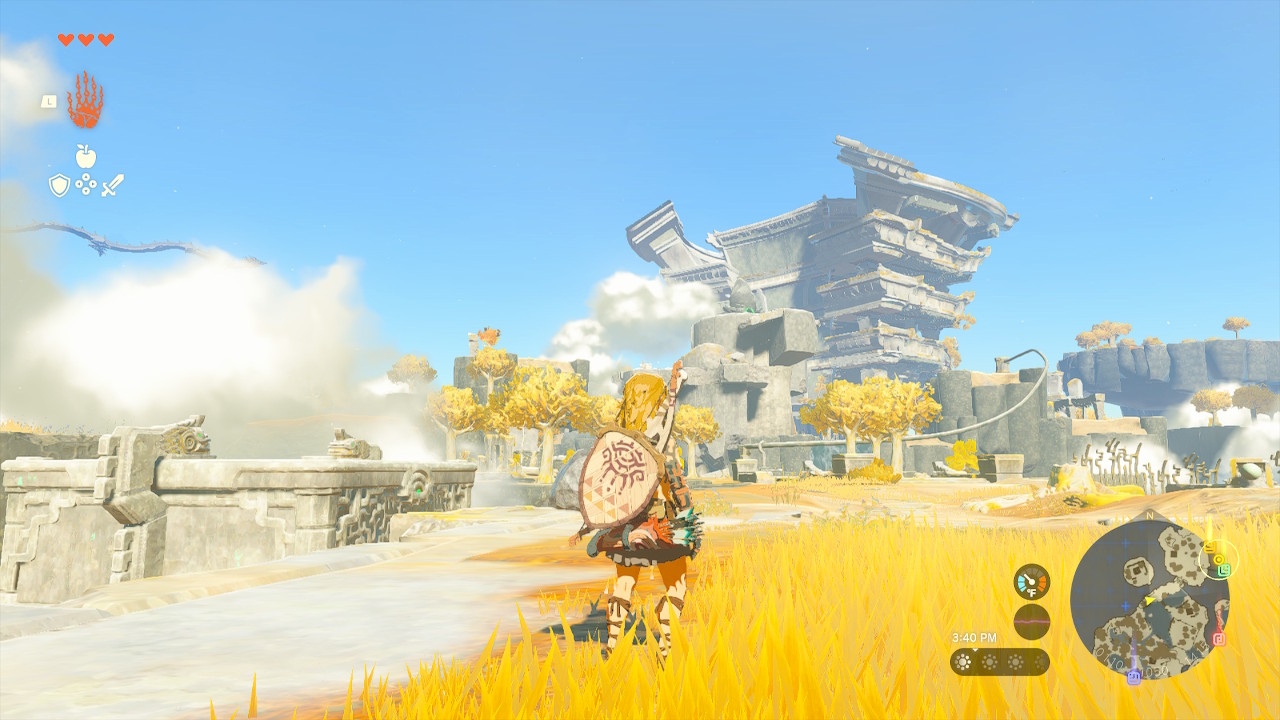Click the apple food icon
The height and width of the screenshot is (720, 1280).
pyautogui.click(x=86, y=157)
